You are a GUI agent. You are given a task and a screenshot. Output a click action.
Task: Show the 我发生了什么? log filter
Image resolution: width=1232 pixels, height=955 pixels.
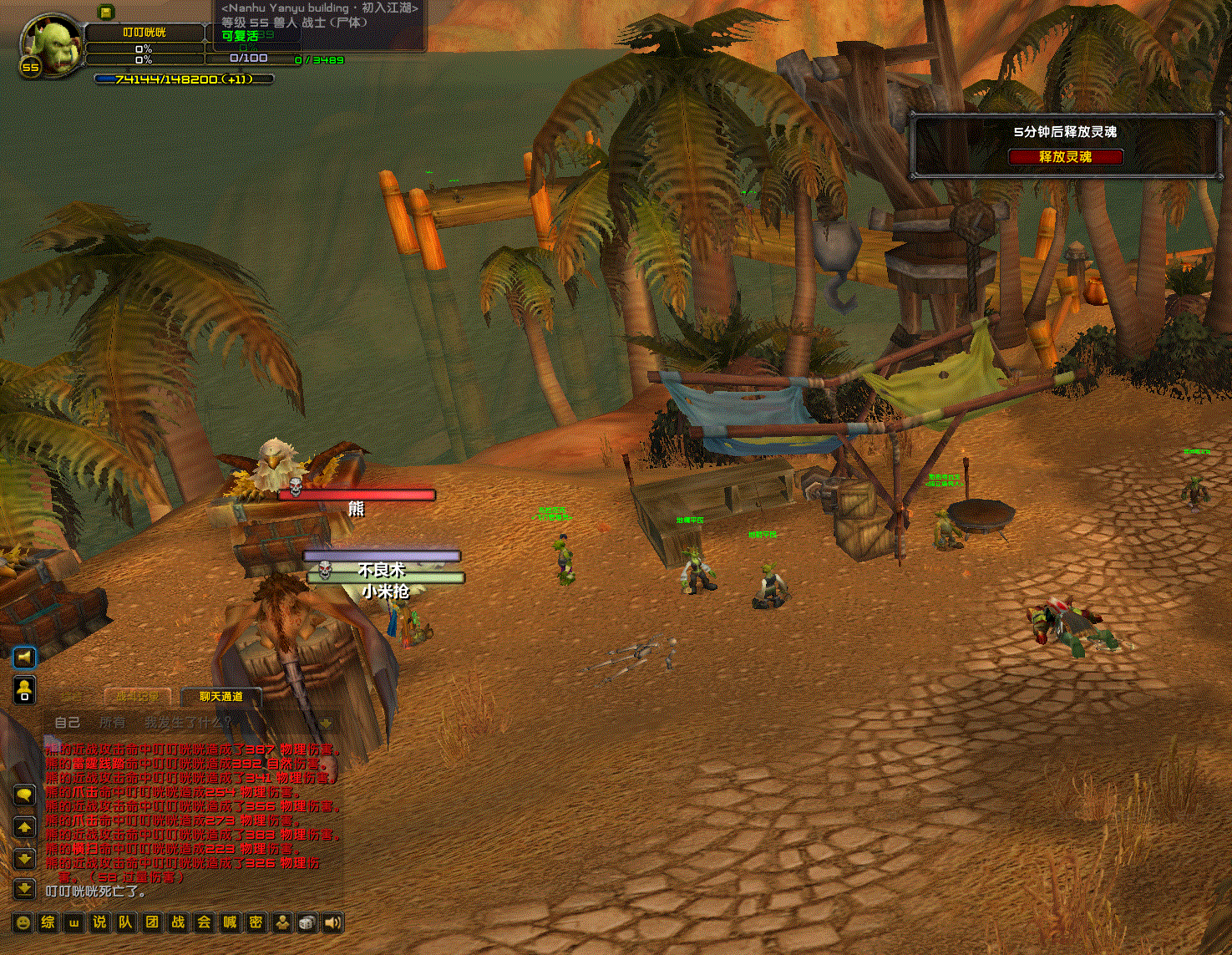[188, 722]
